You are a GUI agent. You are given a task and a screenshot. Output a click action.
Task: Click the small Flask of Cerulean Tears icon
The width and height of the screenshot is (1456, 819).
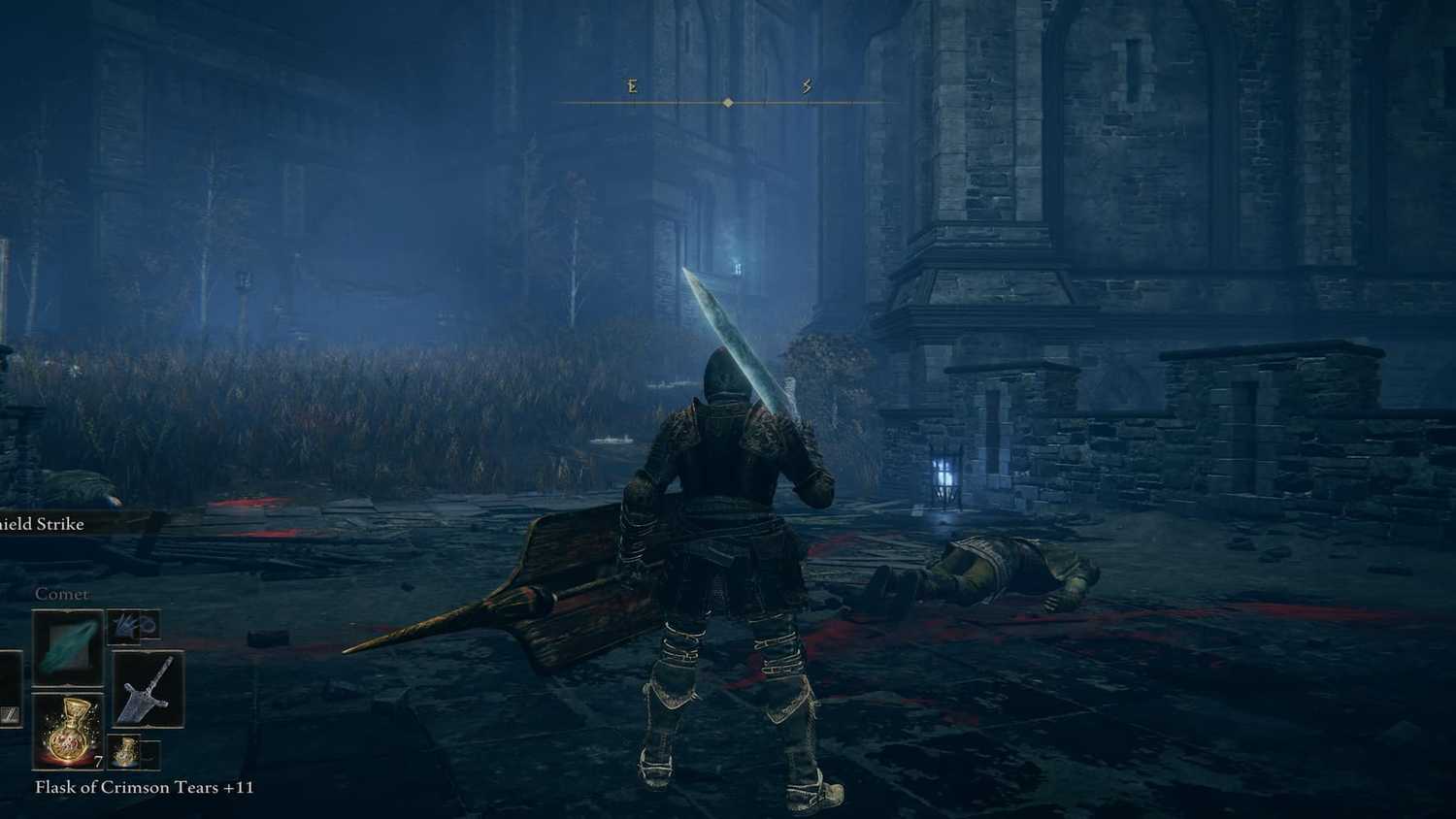[x=125, y=750]
